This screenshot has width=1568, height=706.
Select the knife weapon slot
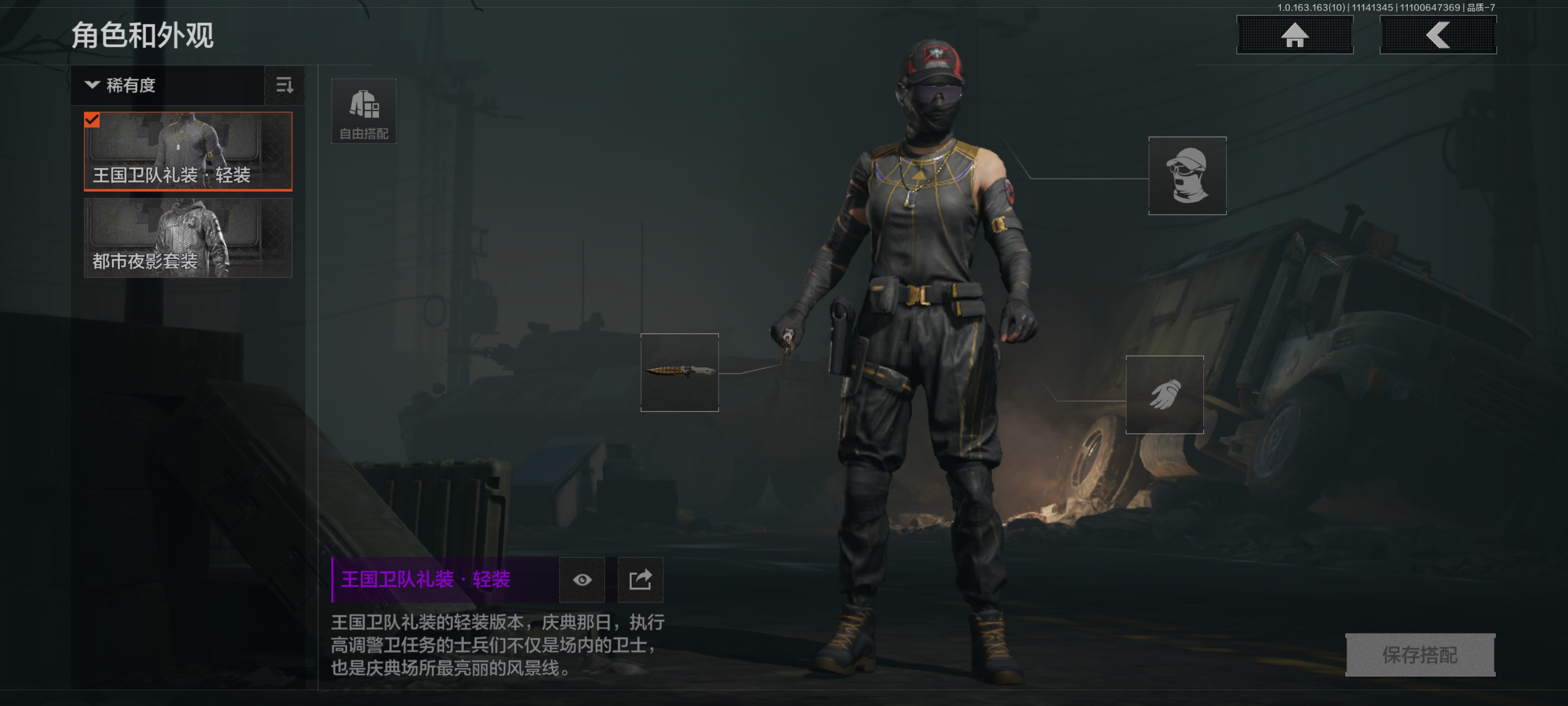[679, 372]
